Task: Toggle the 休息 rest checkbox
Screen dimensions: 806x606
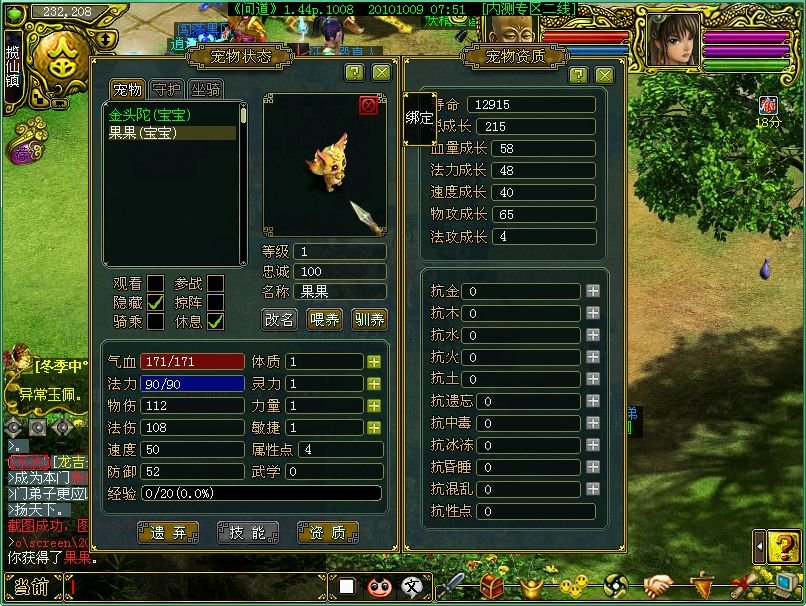Action: click(215, 321)
